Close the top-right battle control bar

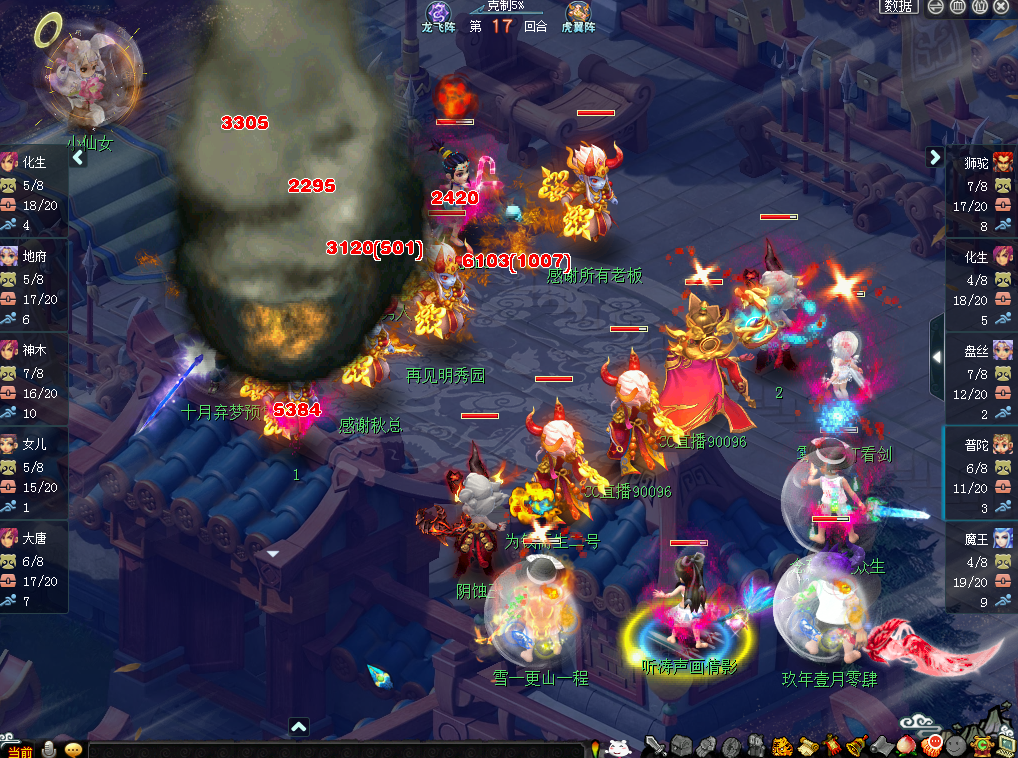(x=1002, y=6)
